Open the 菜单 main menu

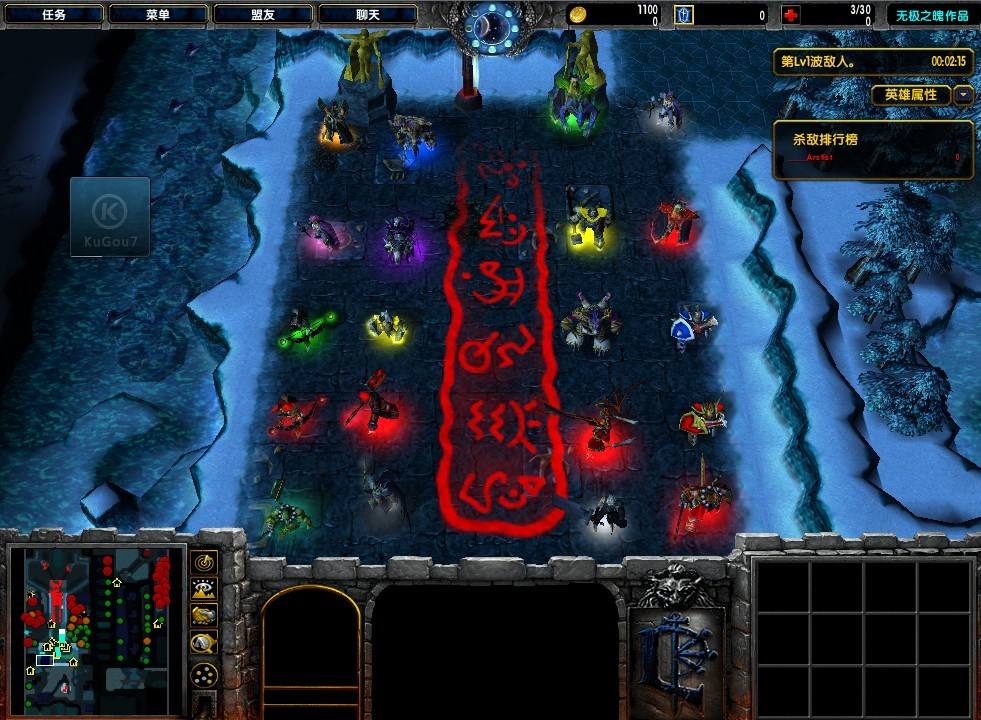[158, 15]
